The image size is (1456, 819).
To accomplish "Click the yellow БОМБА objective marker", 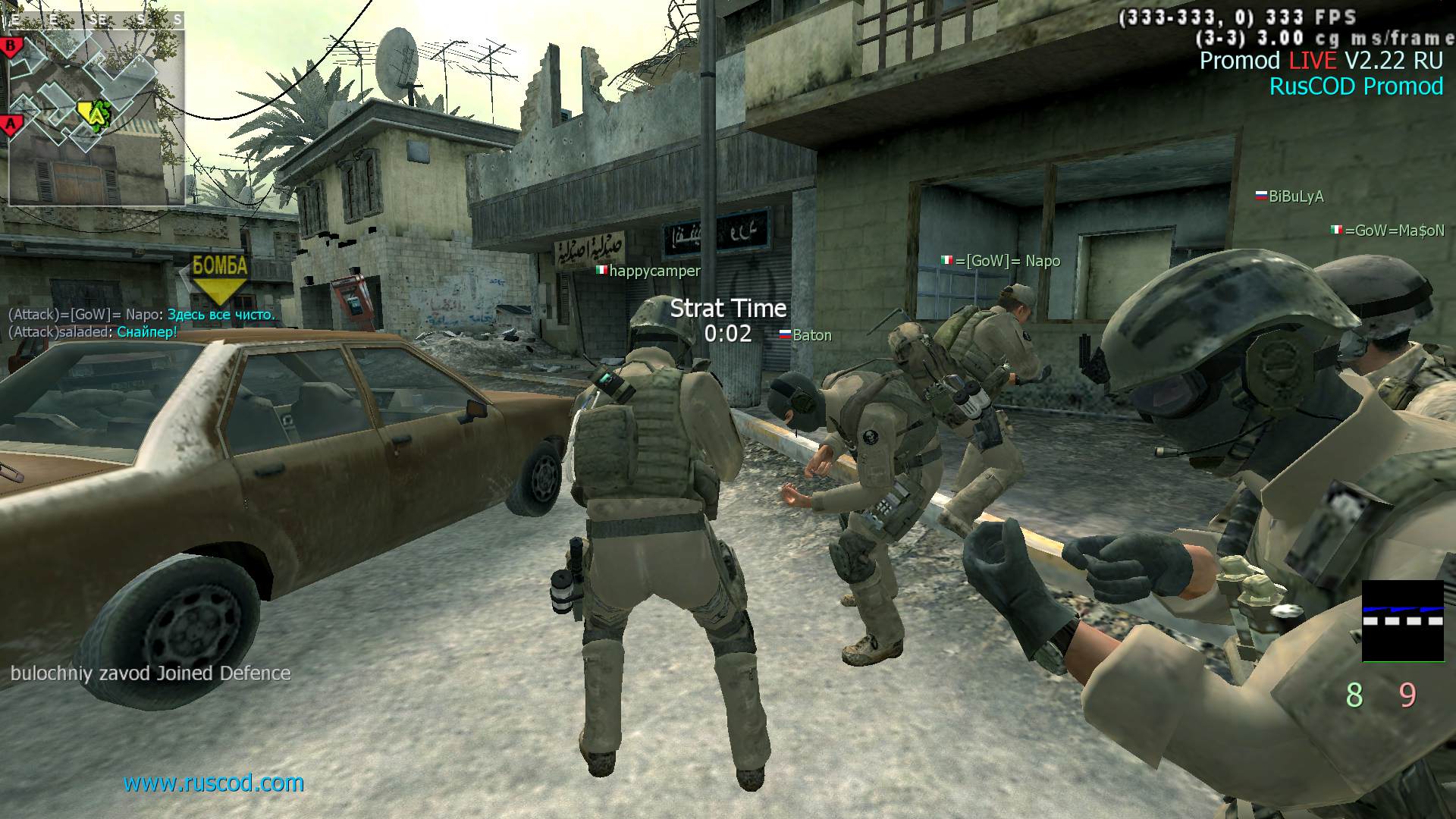I will [220, 276].
